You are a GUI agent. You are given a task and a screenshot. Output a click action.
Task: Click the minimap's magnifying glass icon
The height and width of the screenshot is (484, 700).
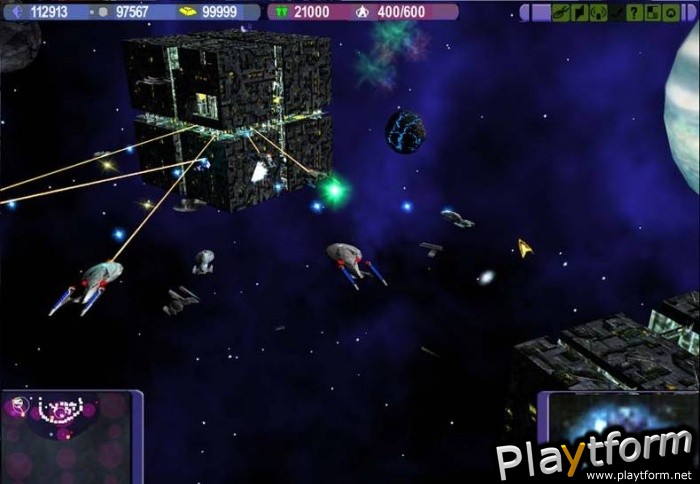(17, 405)
